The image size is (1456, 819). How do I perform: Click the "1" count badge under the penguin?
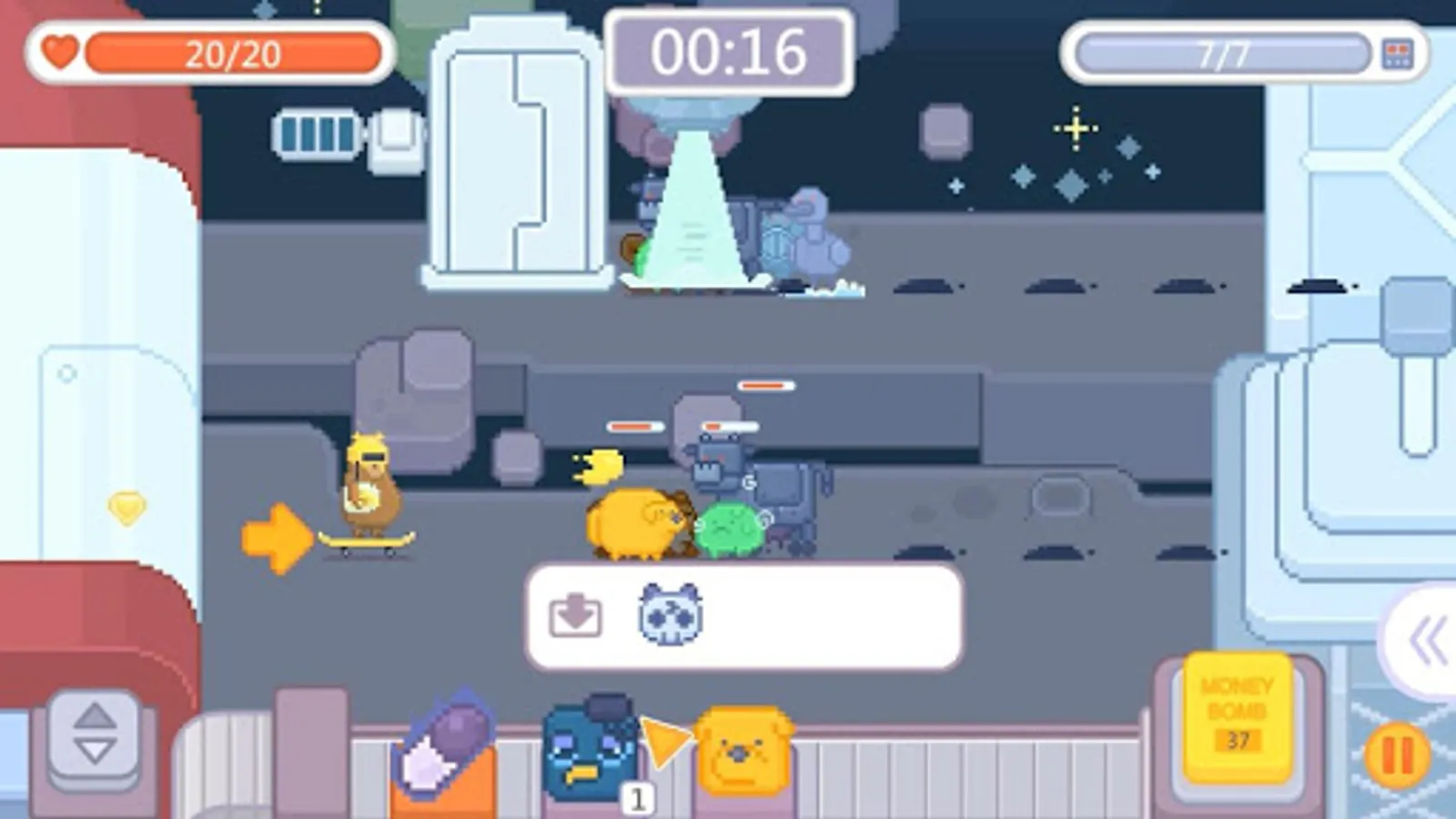click(637, 799)
